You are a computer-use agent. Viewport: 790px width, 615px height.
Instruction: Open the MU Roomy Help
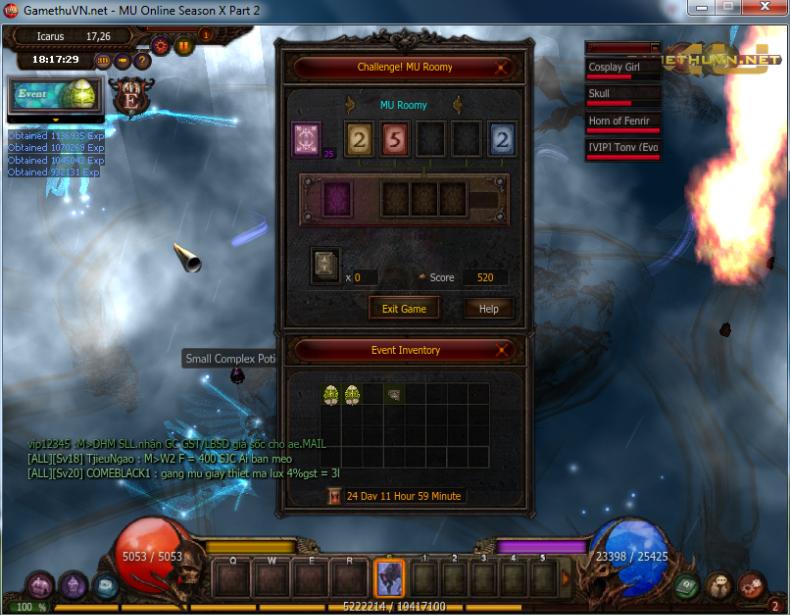click(x=488, y=308)
